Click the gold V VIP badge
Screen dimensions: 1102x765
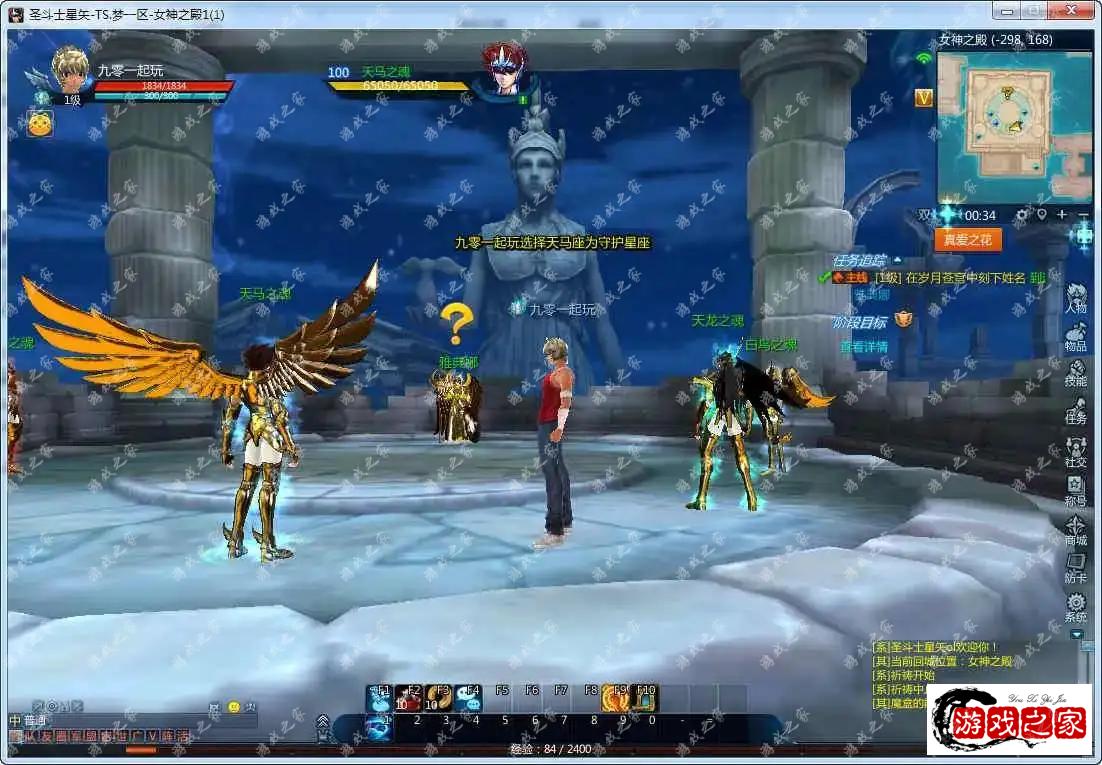[924, 97]
